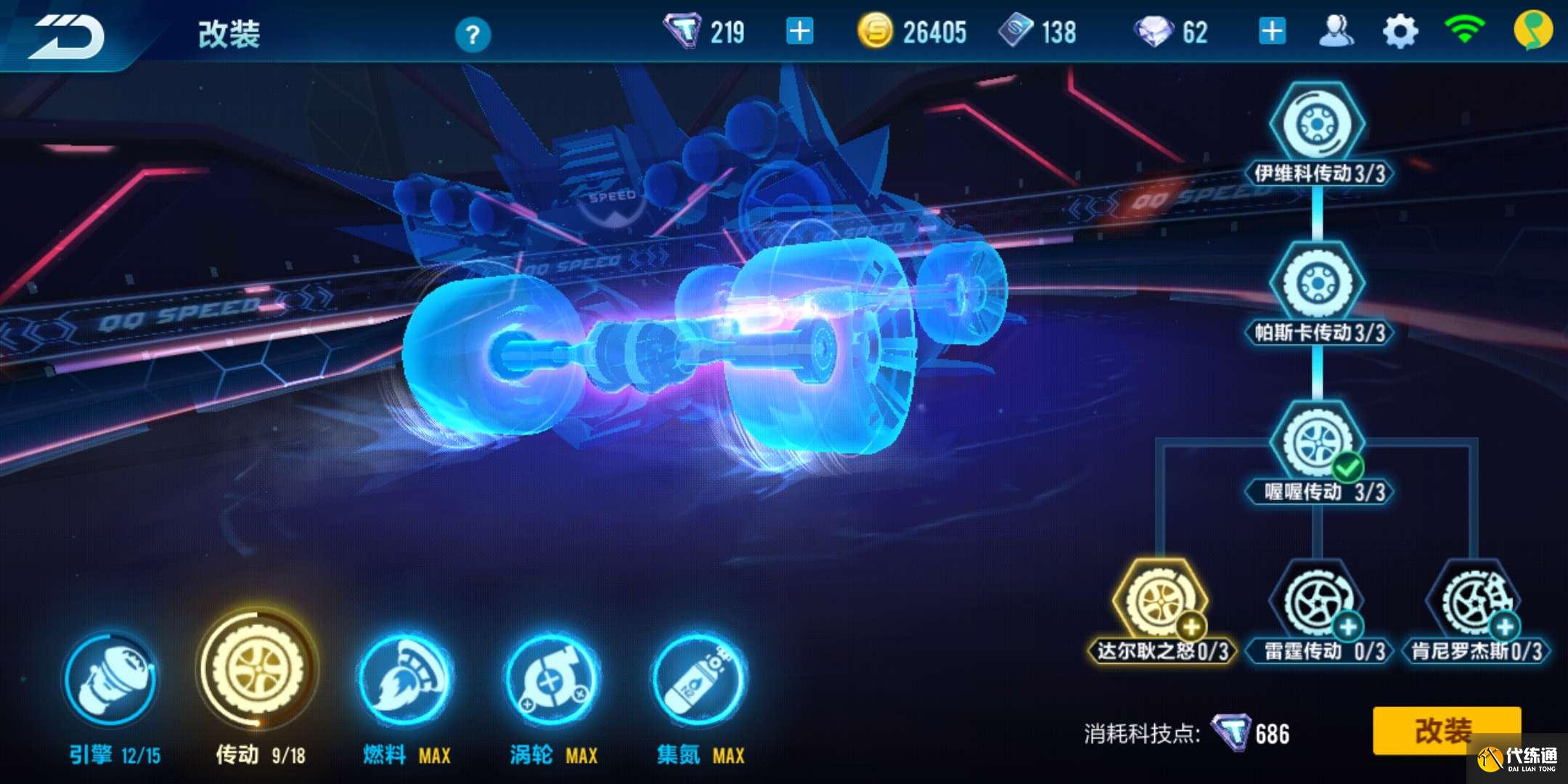This screenshot has height=784, width=1568.
Task: Select the 伊维科传动 upgrade node
Action: 1317,125
